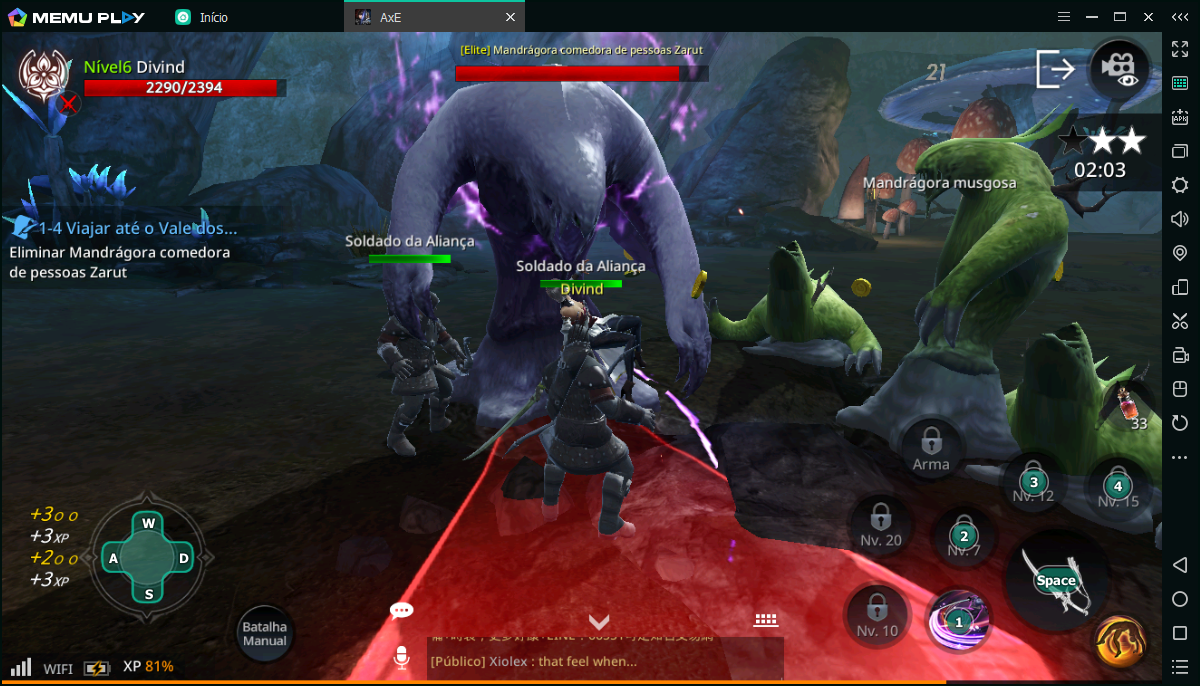The image size is (1200, 686).
Task: Open the chat speech bubble
Action: [x=402, y=610]
